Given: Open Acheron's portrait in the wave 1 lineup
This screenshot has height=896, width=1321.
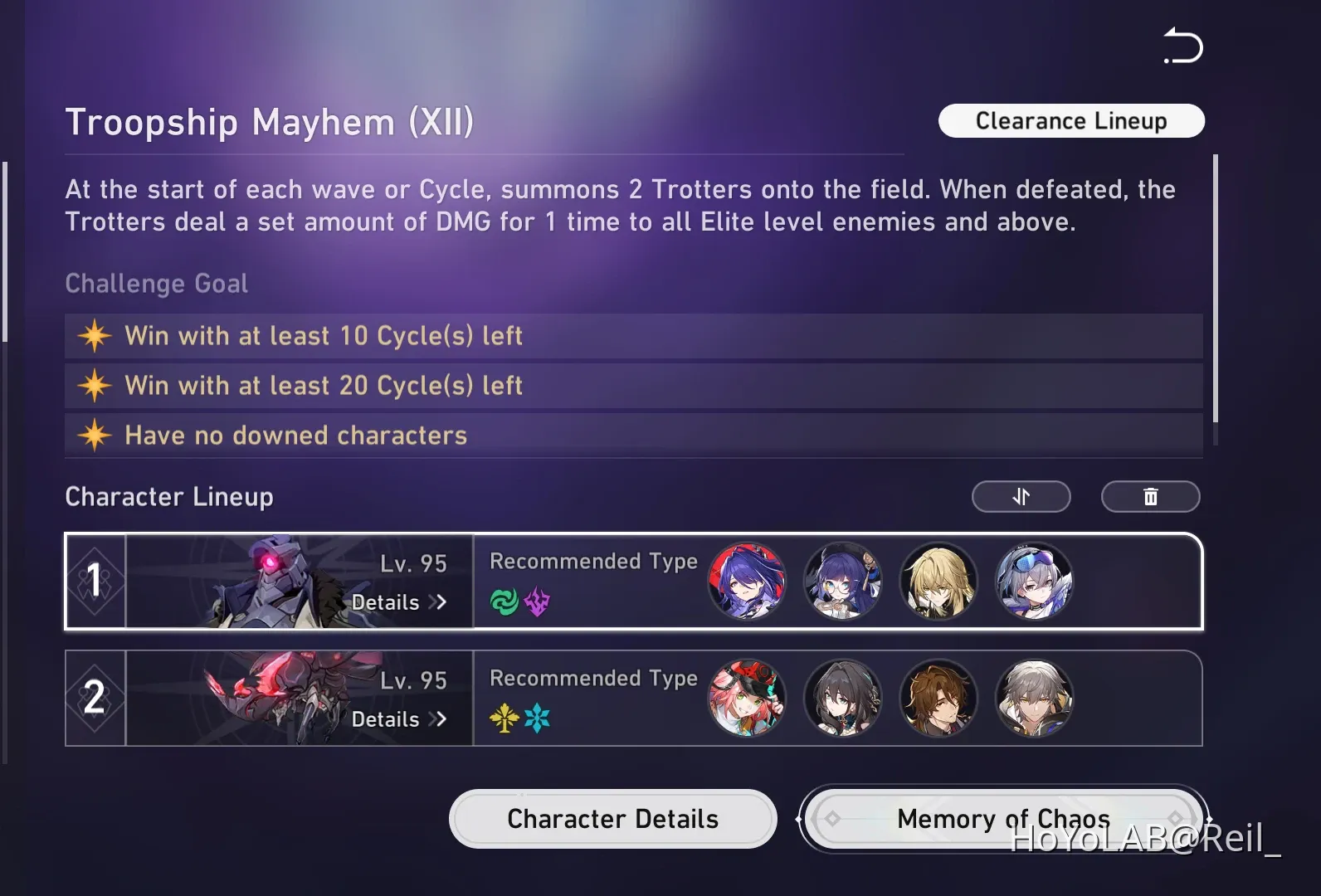Looking at the screenshot, I should 747,581.
